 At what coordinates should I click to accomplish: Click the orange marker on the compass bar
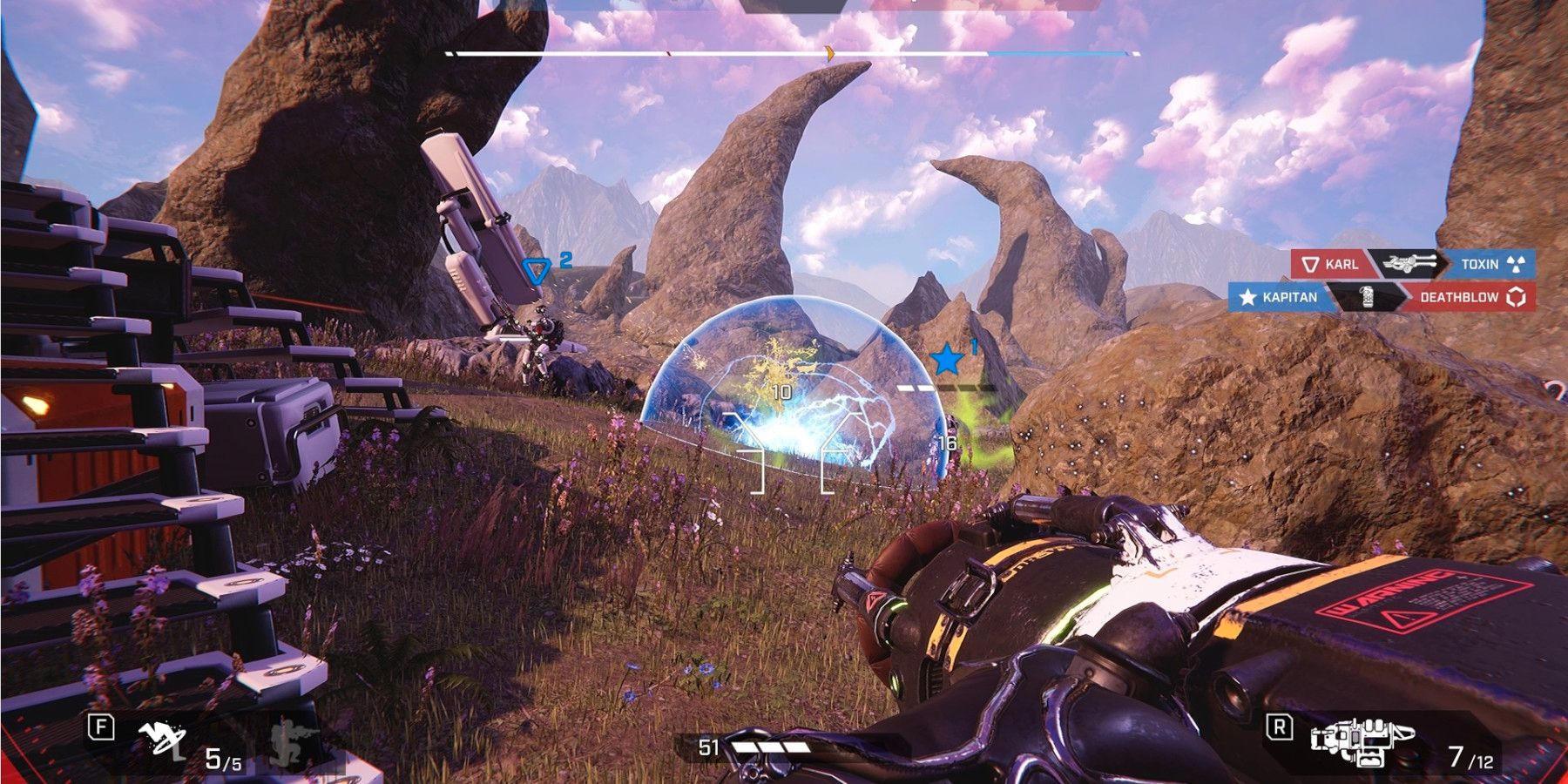[830, 54]
